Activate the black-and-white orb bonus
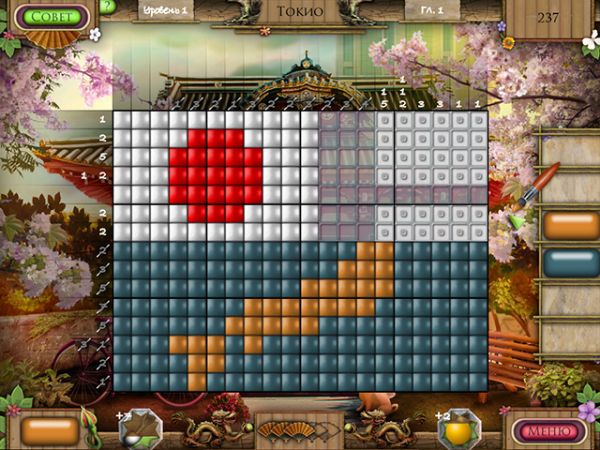 (x=139, y=429)
